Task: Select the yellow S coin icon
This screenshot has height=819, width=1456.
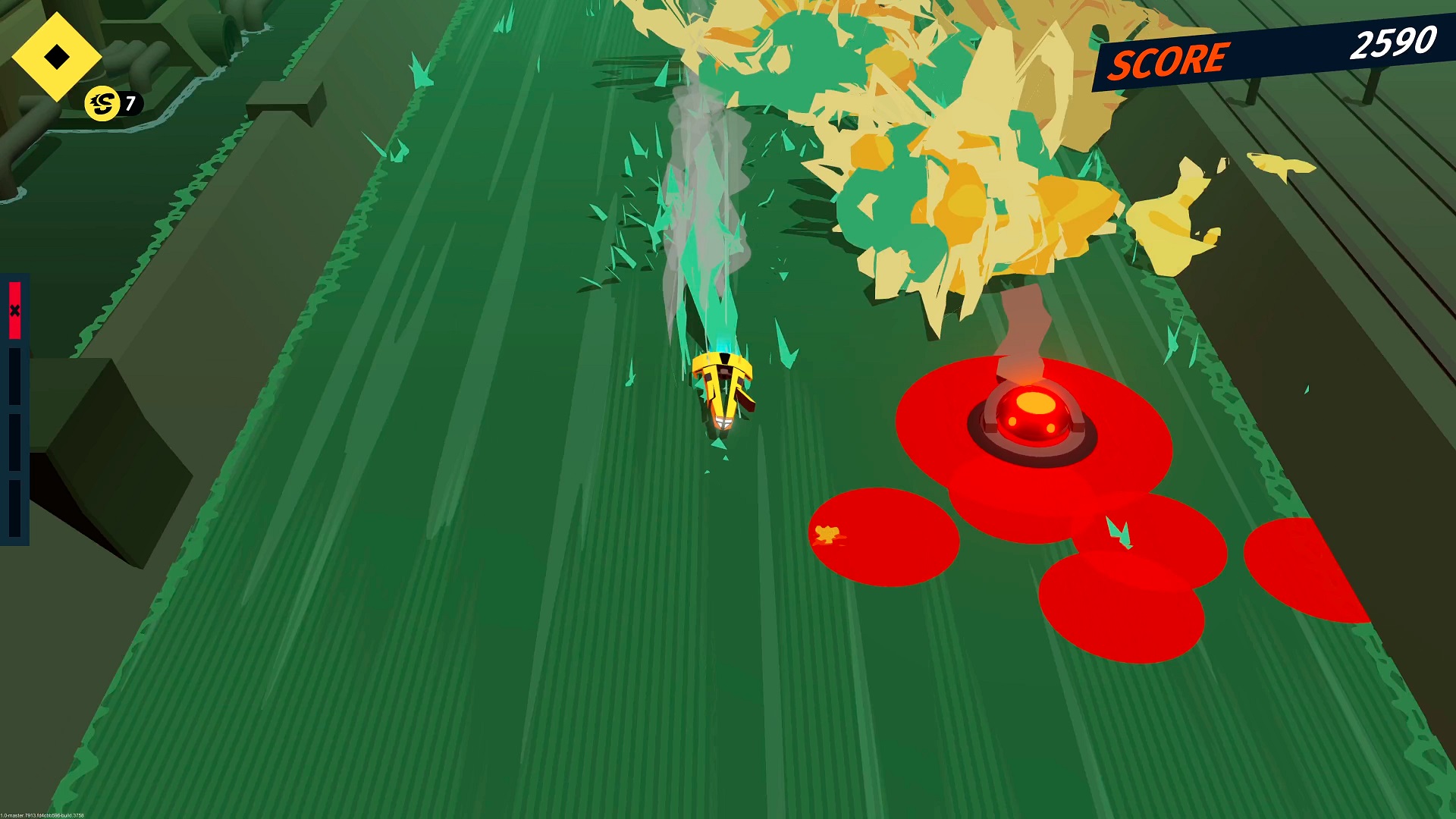Action: coord(102,104)
